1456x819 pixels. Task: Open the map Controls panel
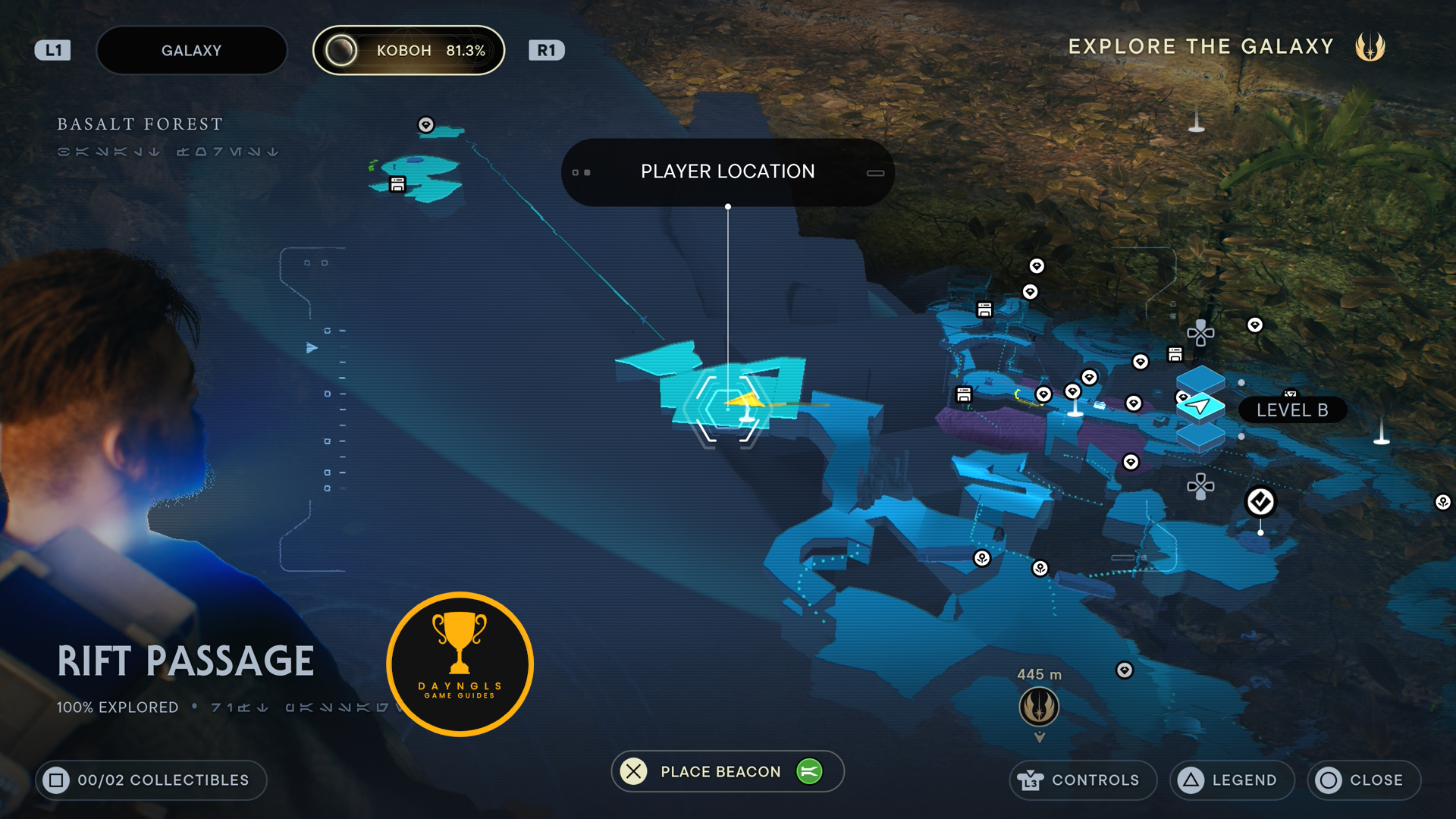(1082, 780)
